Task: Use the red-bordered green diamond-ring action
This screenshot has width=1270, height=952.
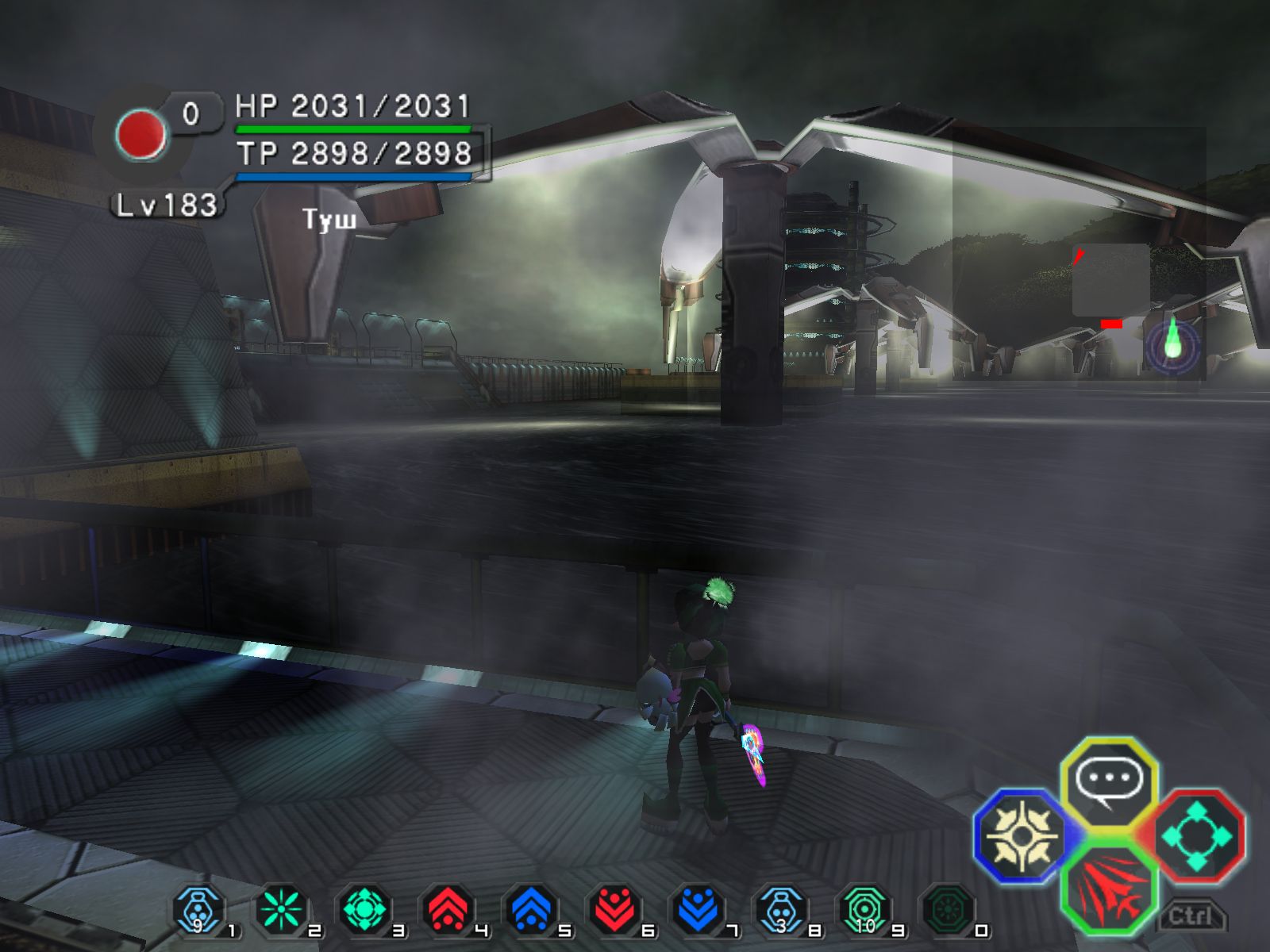Action: [1196, 835]
